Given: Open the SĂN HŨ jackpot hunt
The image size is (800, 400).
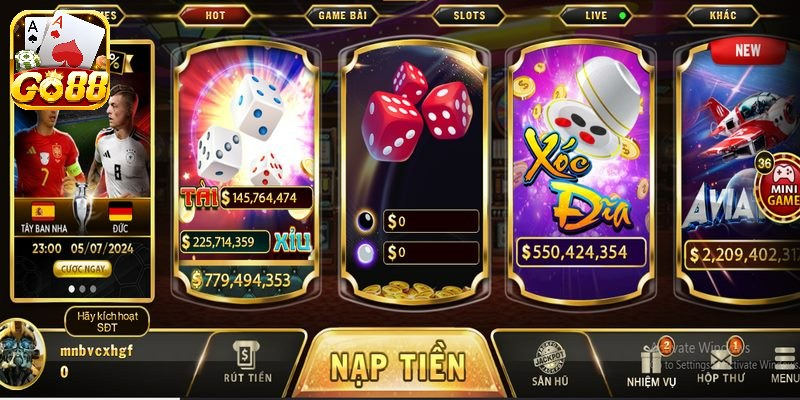Looking at the screenshot, I should [x=550, y=364].
